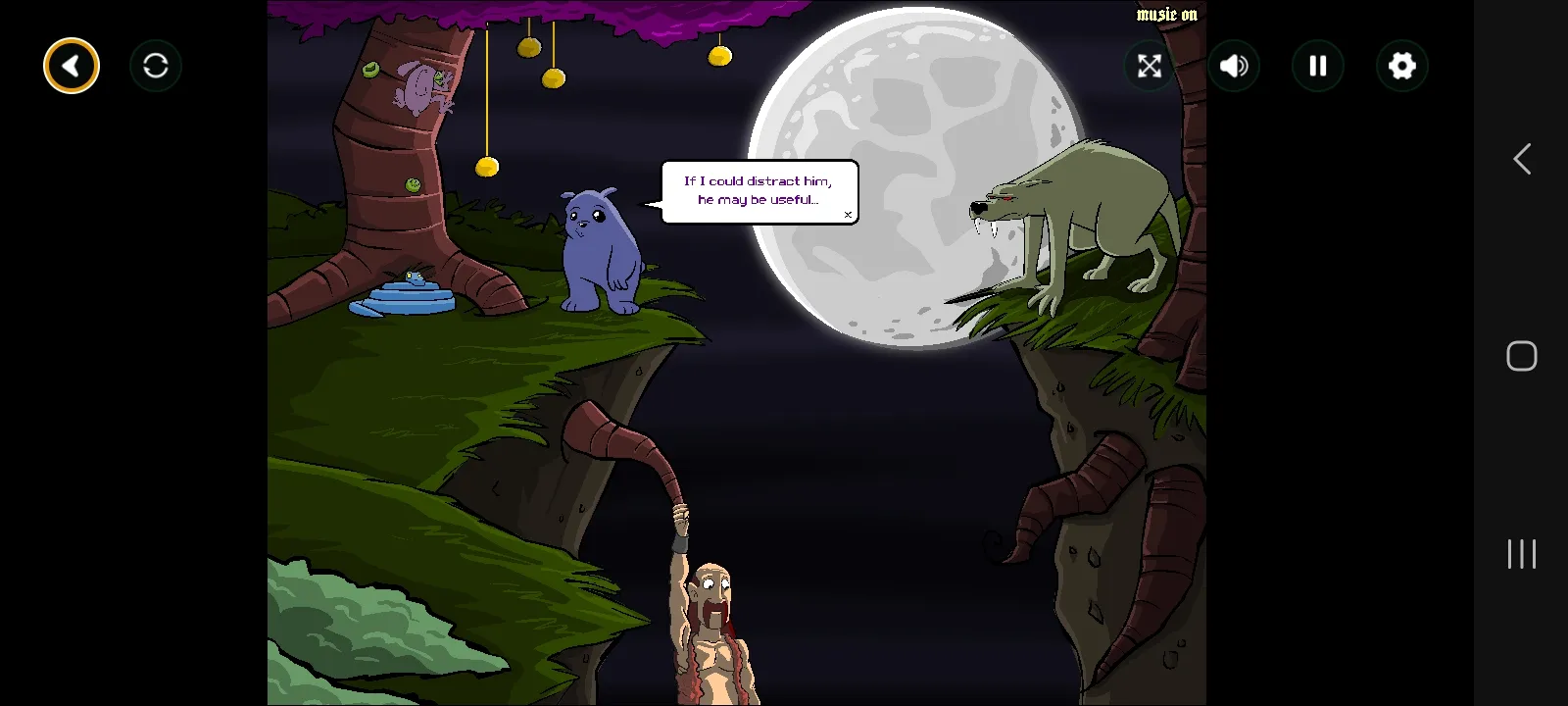
Task: Close the speech bubble with its small x
Action: 848,215
